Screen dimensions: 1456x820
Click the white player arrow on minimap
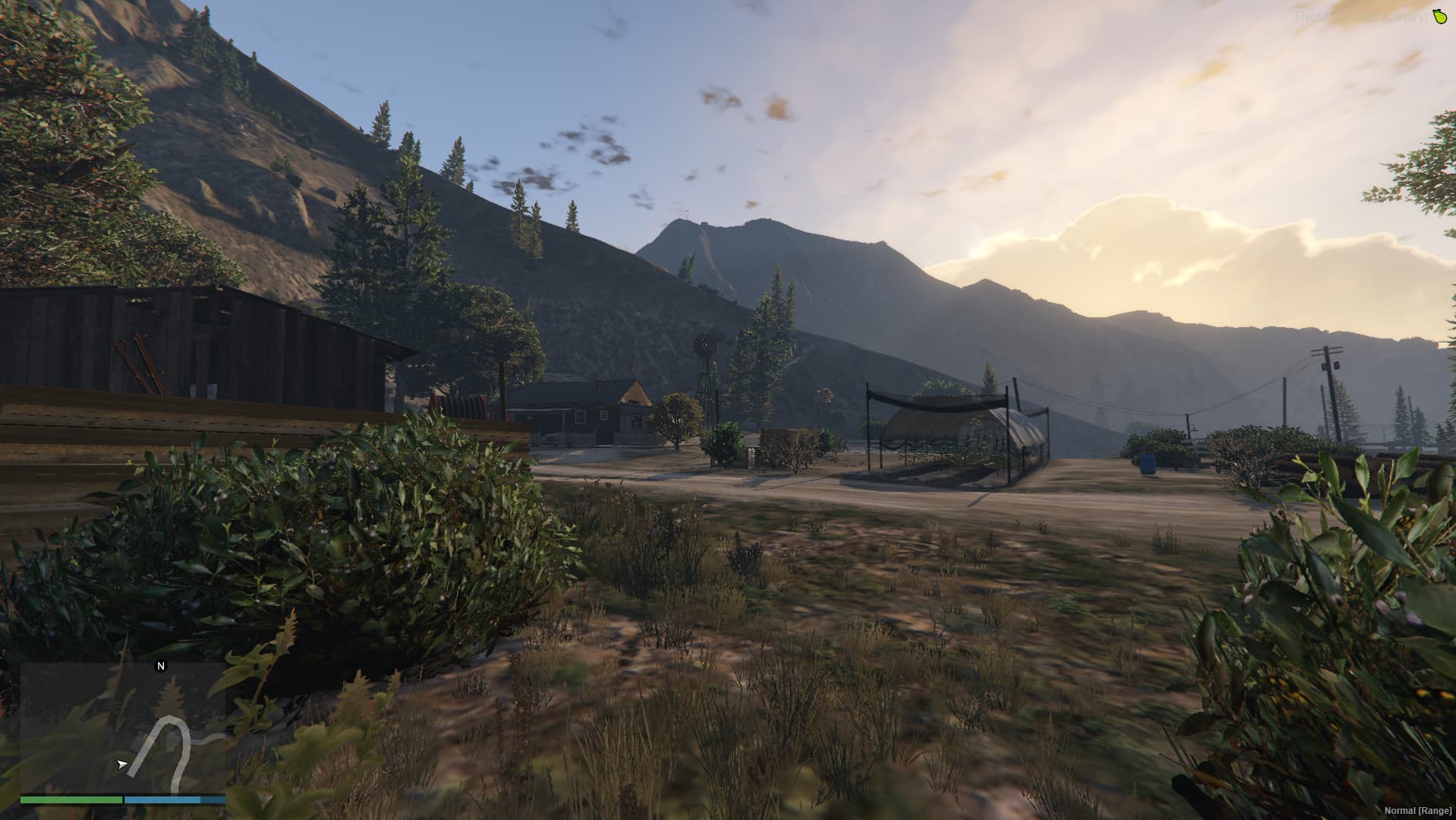[x=122, y=764]
